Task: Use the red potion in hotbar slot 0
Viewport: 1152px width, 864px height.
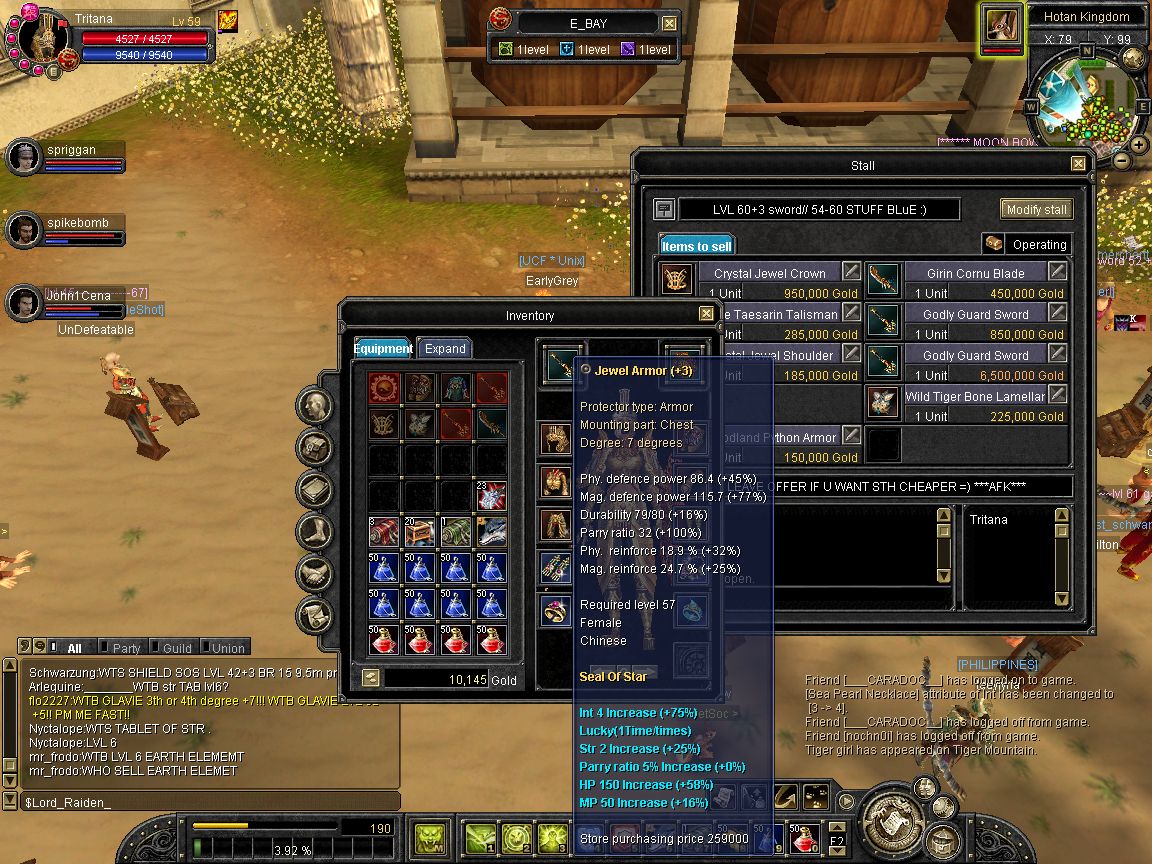Action: 803,836
